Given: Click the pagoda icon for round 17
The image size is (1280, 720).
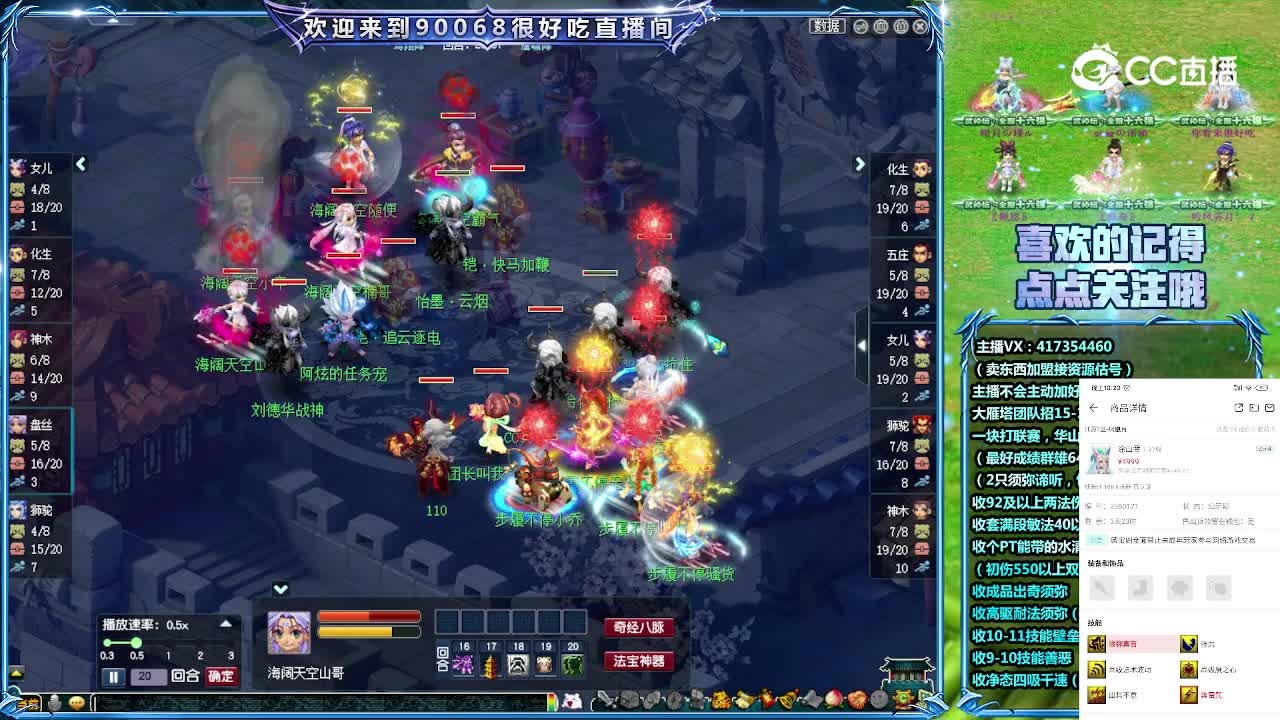Looking at the screenshot, I should [x=491, y=665].
